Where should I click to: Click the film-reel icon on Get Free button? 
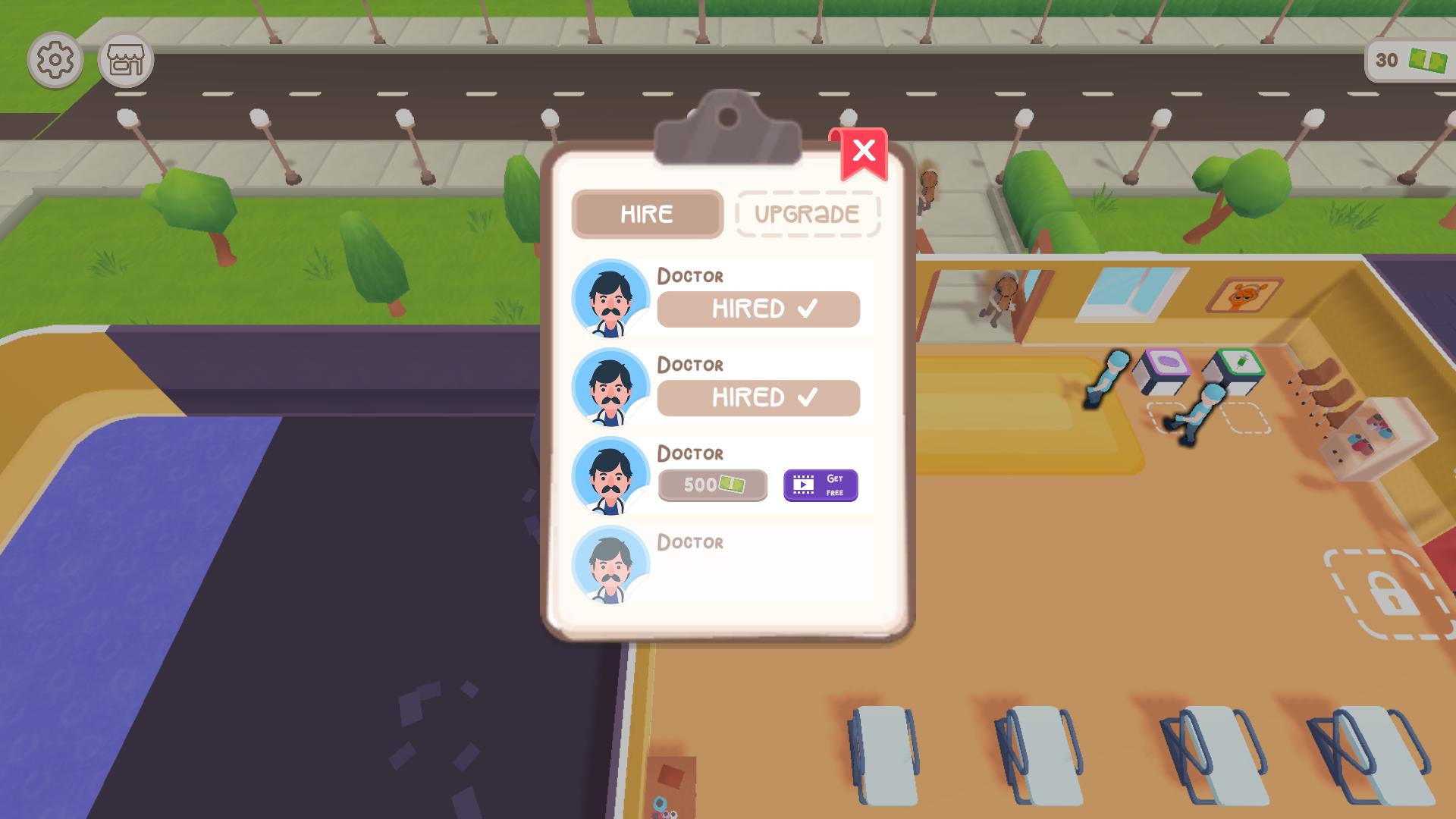[803, 484]
